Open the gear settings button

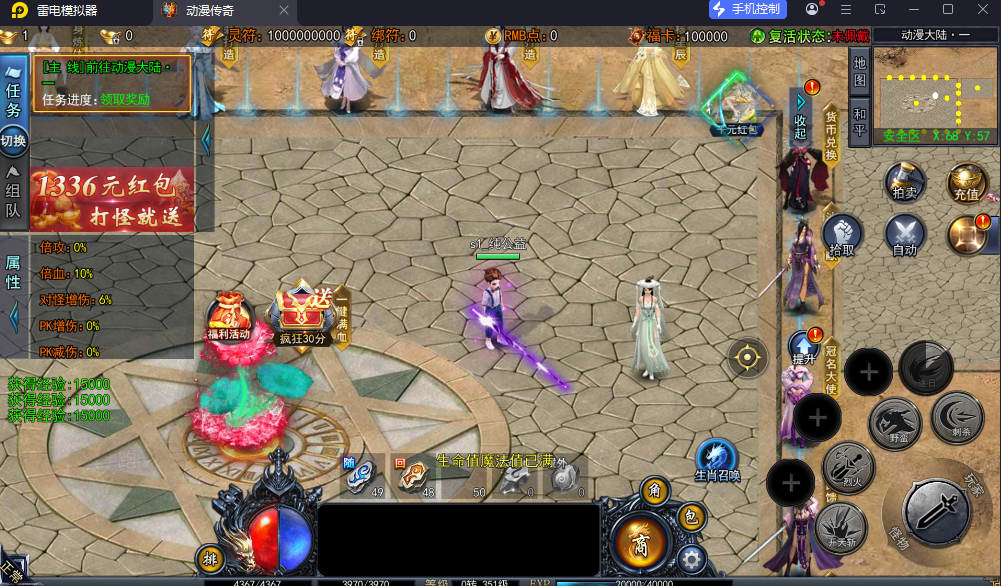pyautogui.click(x=688, y=558)
